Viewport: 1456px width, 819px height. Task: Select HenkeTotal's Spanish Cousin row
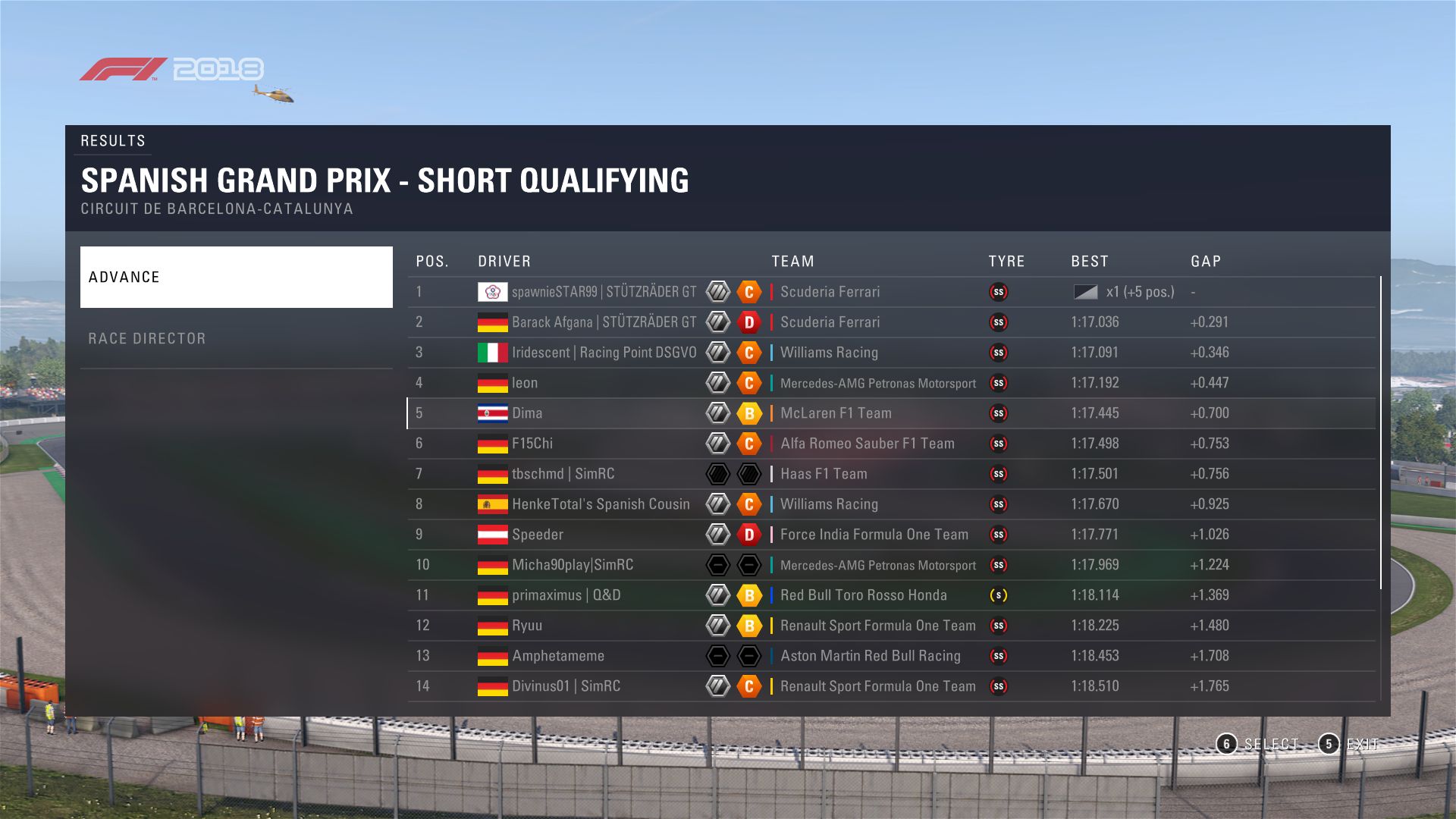pyautogui.click(x=891, y=504)
